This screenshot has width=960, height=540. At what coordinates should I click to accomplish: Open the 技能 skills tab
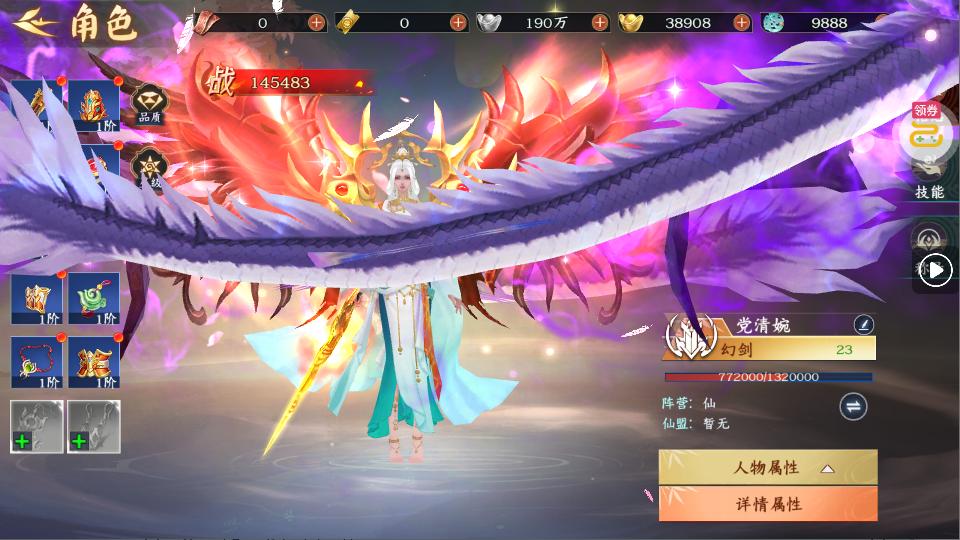point(930,178)
